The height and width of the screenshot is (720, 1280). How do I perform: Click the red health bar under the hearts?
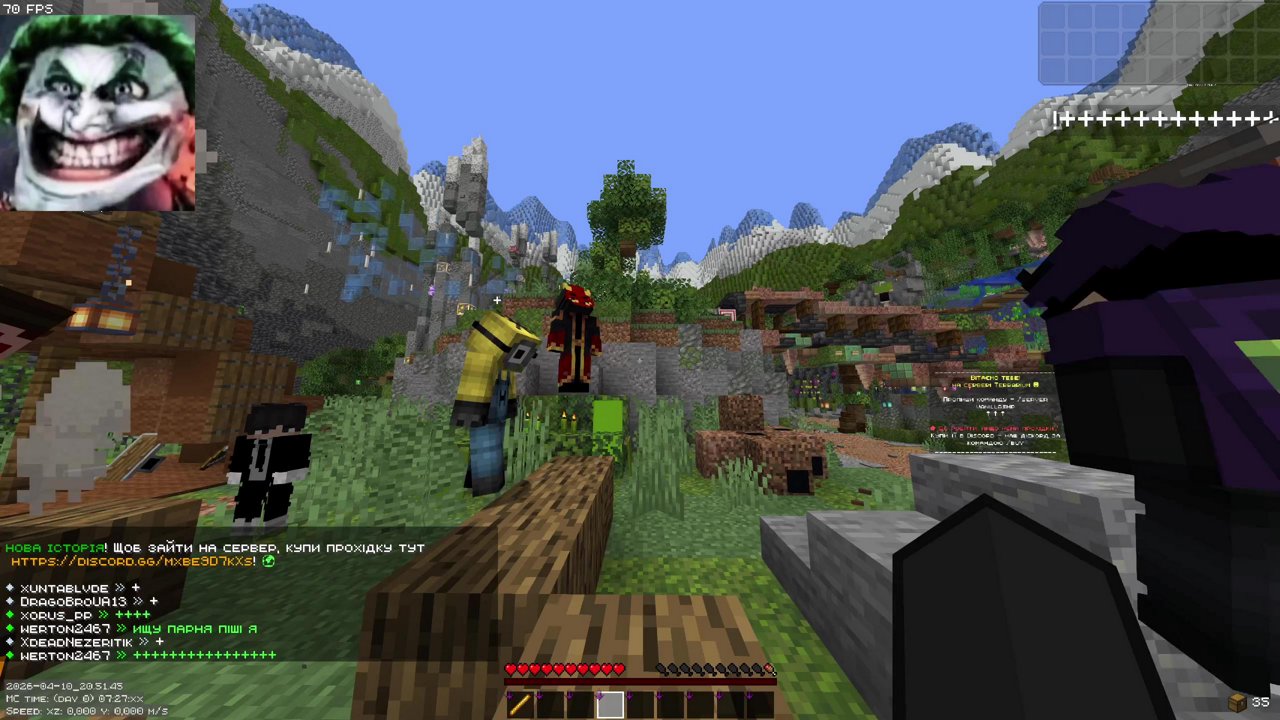pyautogui.click(x=640, y=682)
